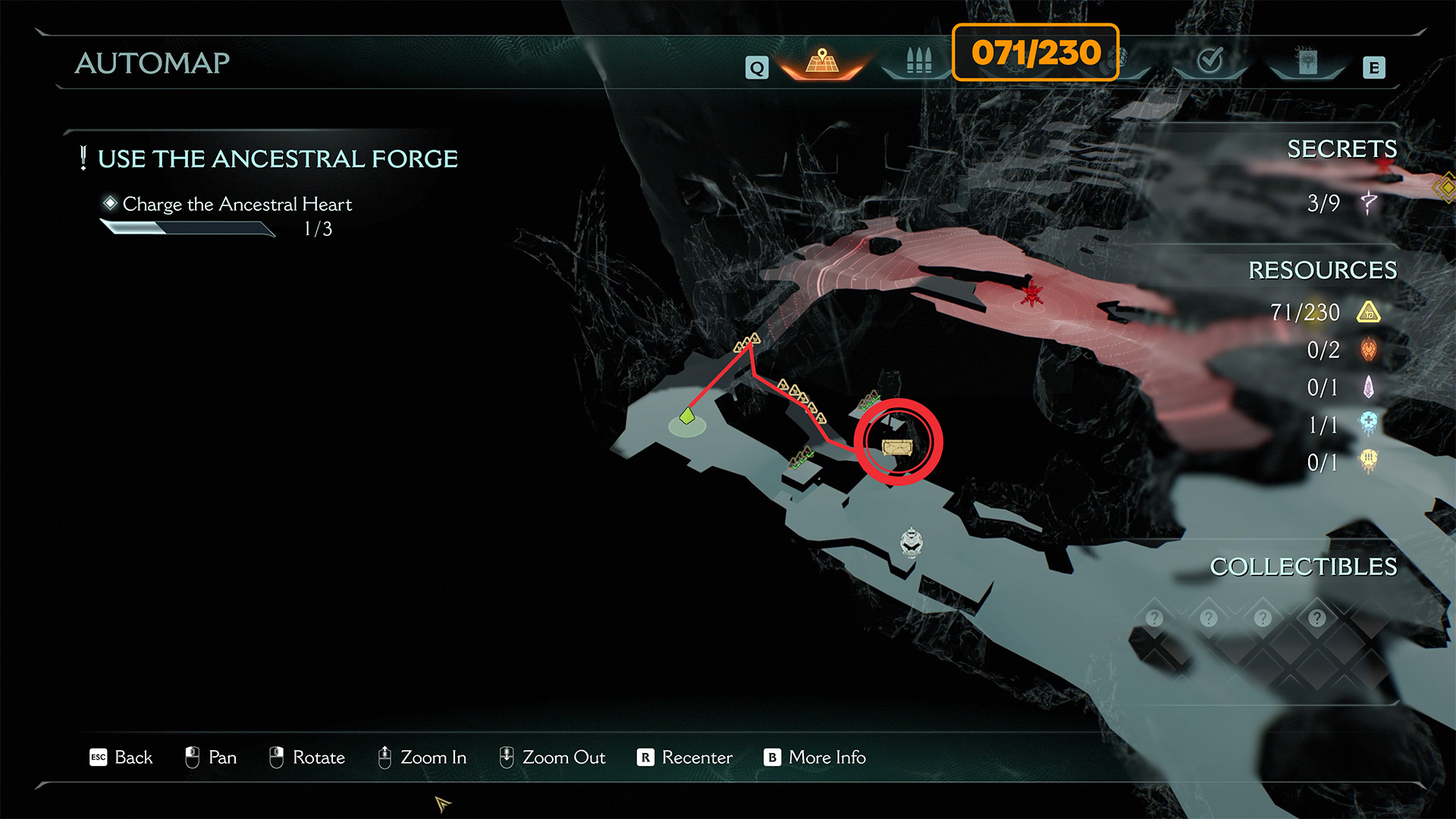Select the circled gold chest map marker

point(897,446)
